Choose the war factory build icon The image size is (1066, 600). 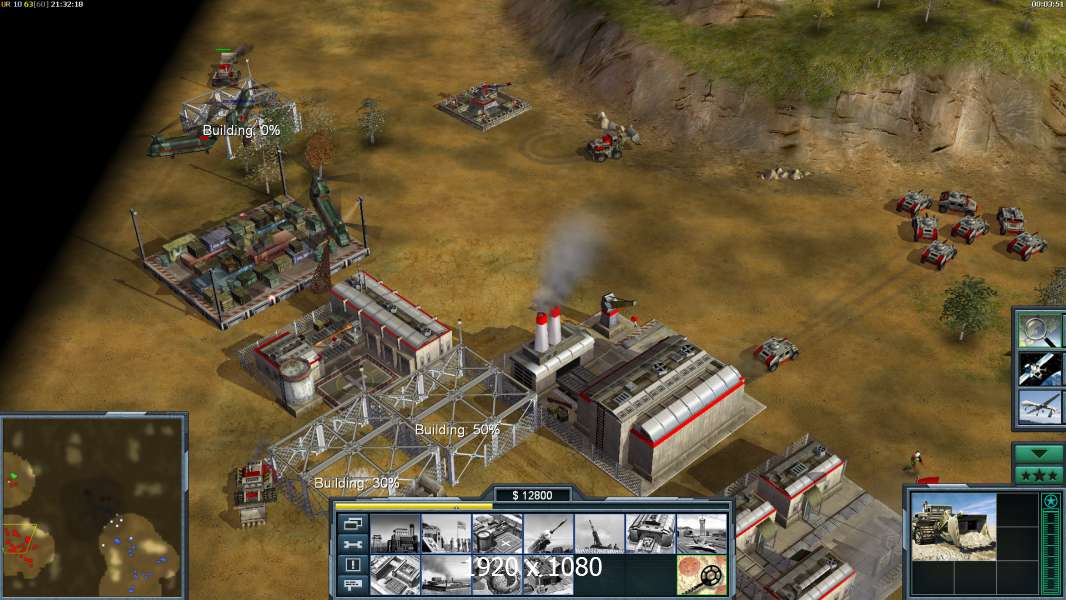click(650, 533)
